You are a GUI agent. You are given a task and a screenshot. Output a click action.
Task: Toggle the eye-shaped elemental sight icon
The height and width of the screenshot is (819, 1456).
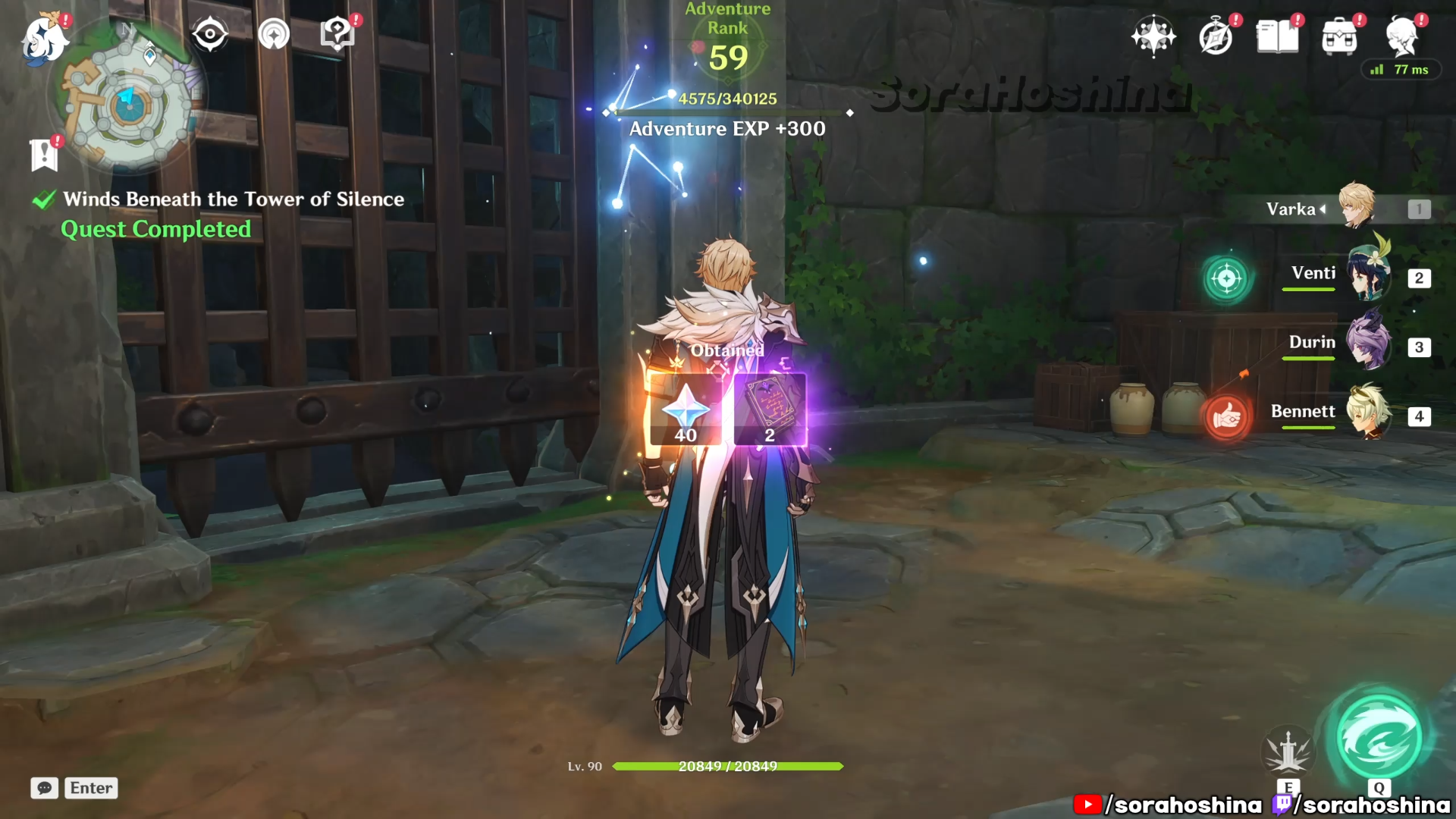(210, 35)
